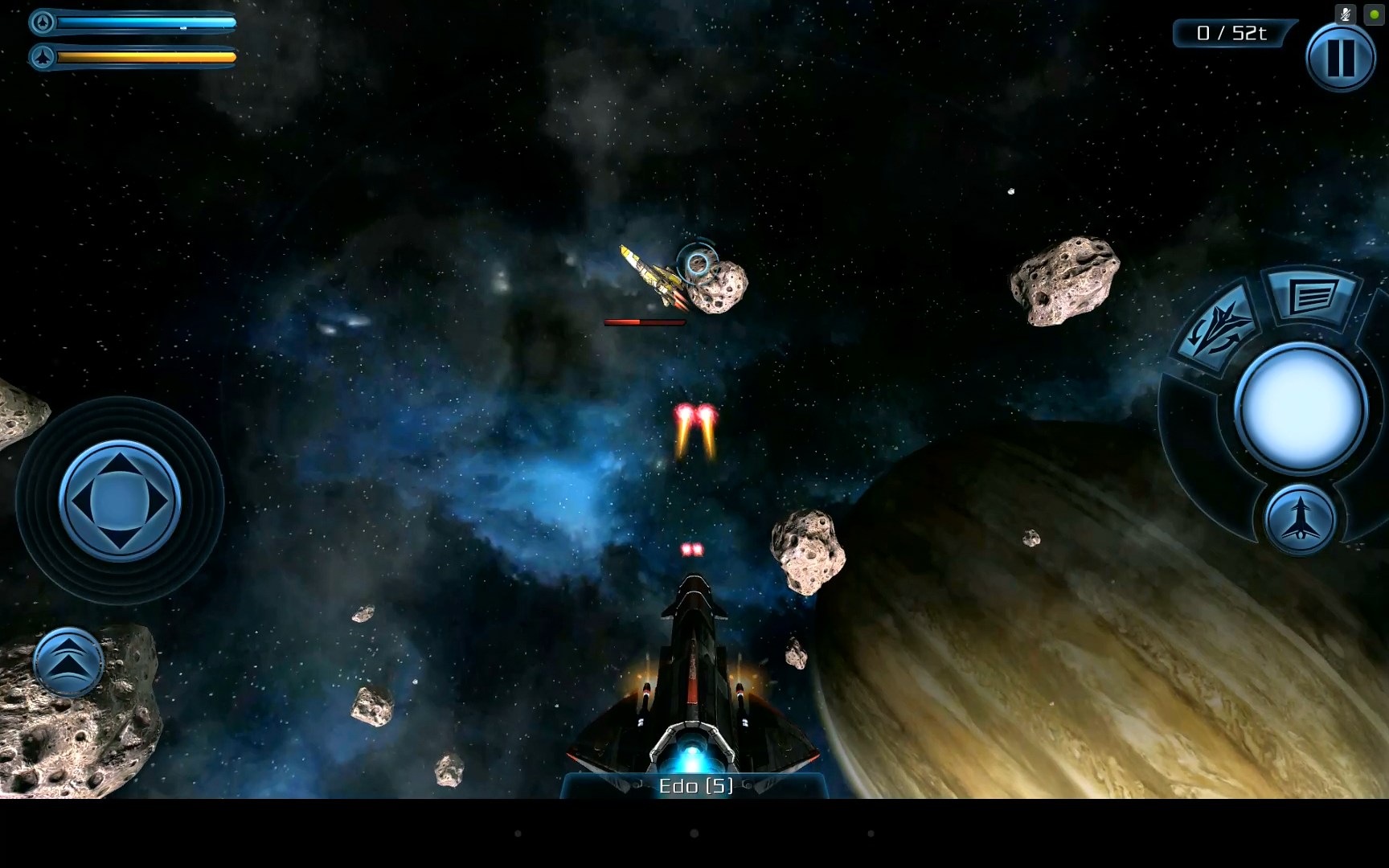
Task: Click the ship emblem on the hull bar
Action: (42, 57)
